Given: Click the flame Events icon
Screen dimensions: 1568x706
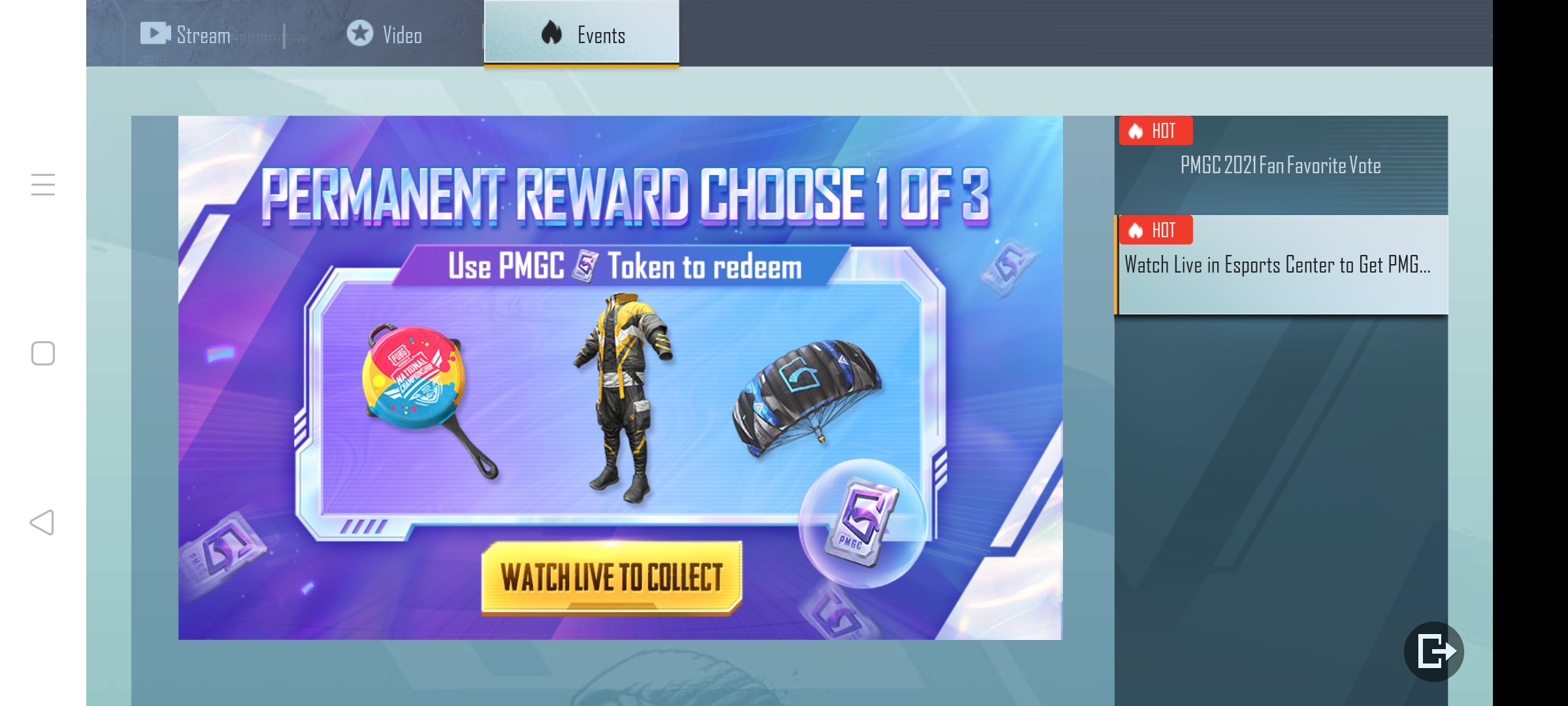Looking at the screenshot, I should (x=552, y=32).
